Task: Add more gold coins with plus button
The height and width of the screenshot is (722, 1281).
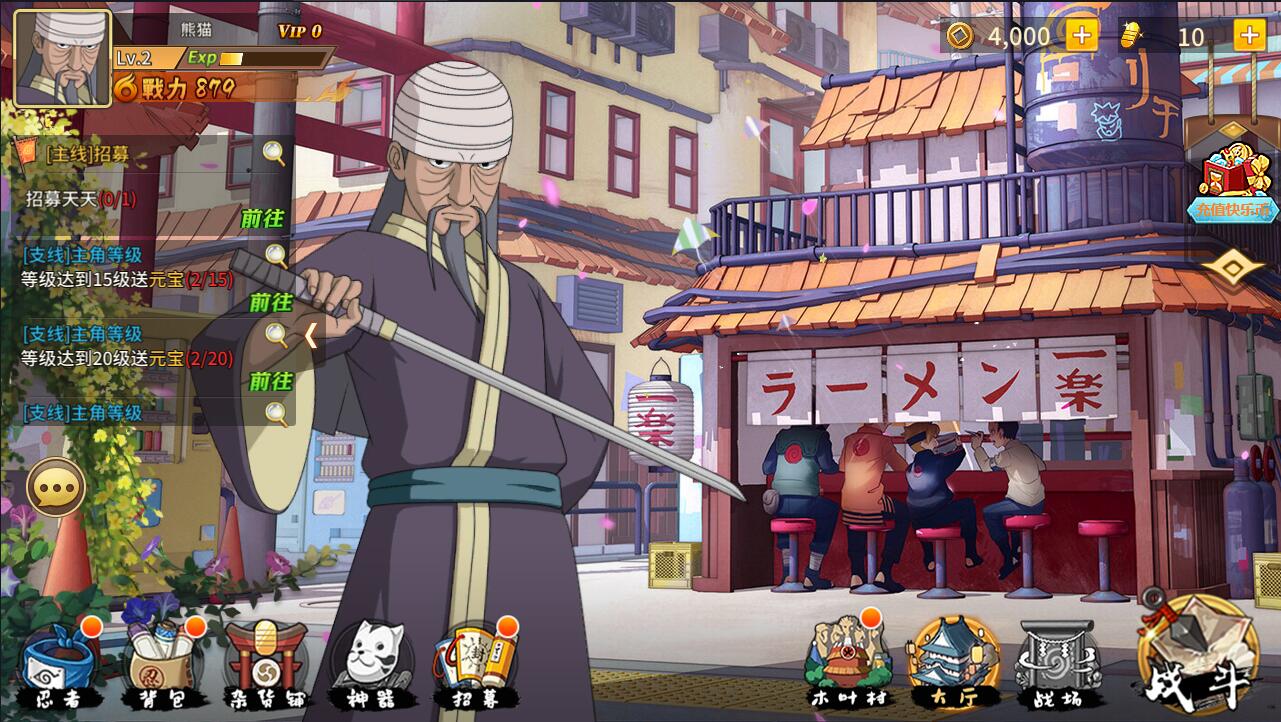Action: 1081,36
